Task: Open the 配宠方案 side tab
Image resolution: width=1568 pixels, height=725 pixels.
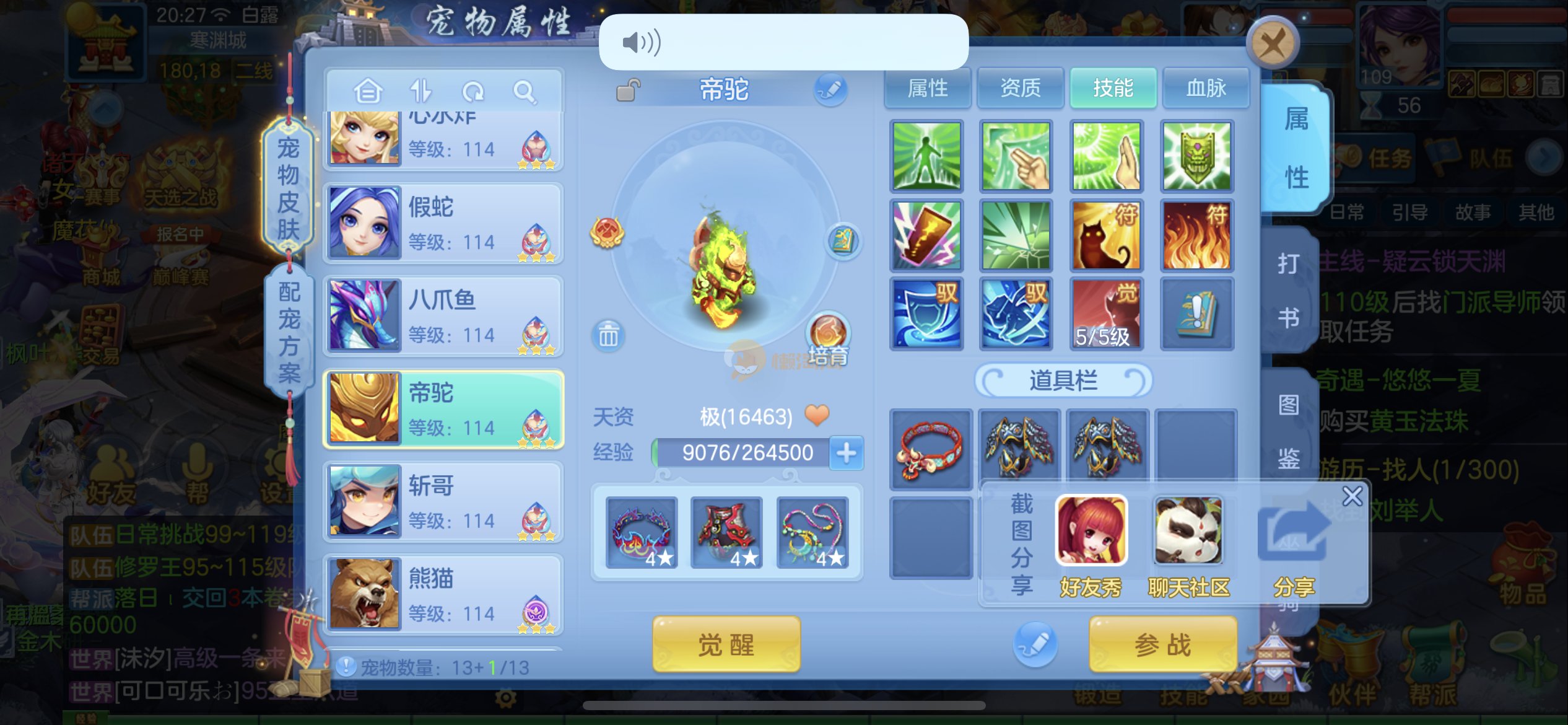Action: click(x=289, y=332)
